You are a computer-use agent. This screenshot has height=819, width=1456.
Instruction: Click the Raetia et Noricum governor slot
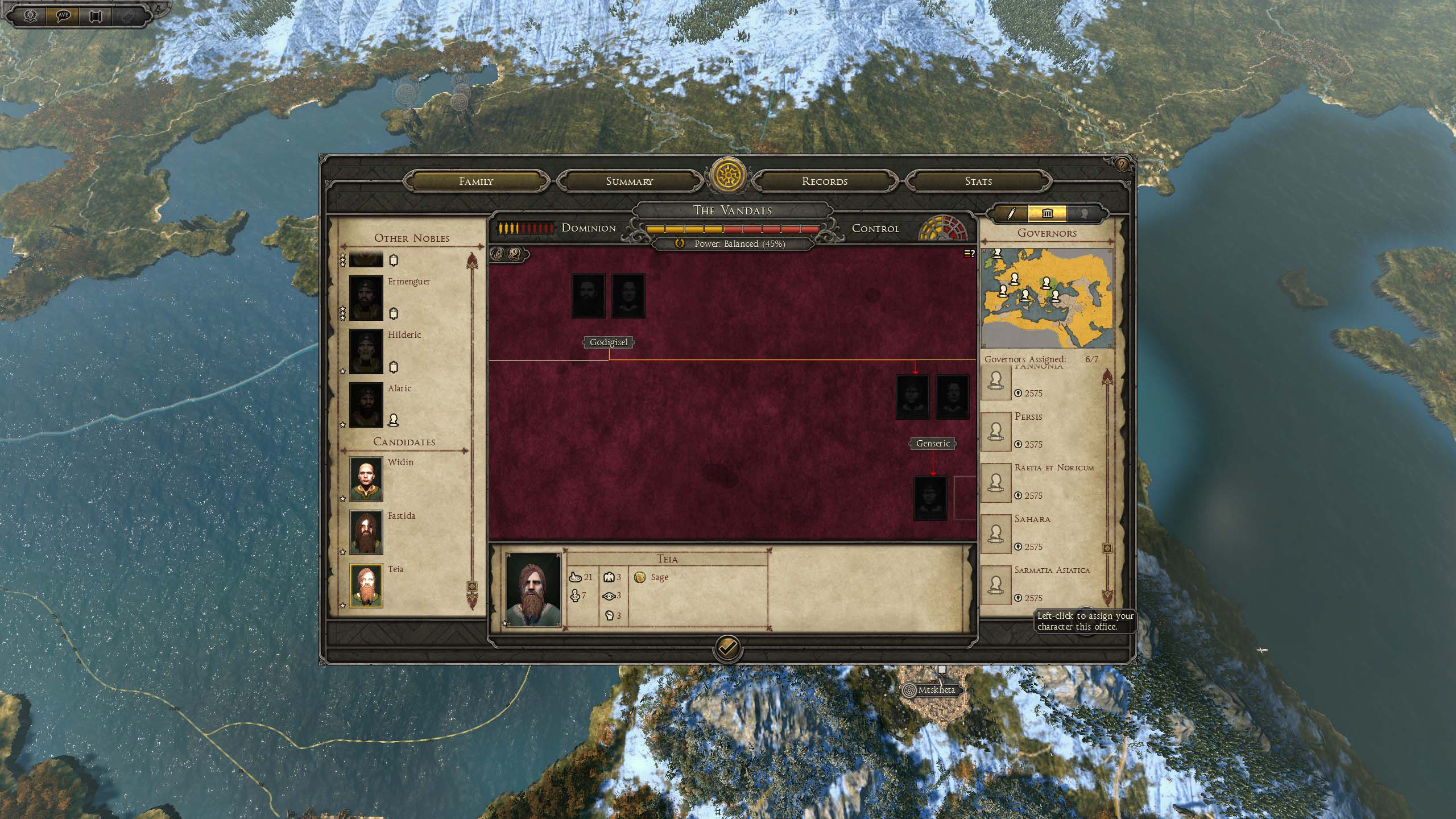point(995,482)
